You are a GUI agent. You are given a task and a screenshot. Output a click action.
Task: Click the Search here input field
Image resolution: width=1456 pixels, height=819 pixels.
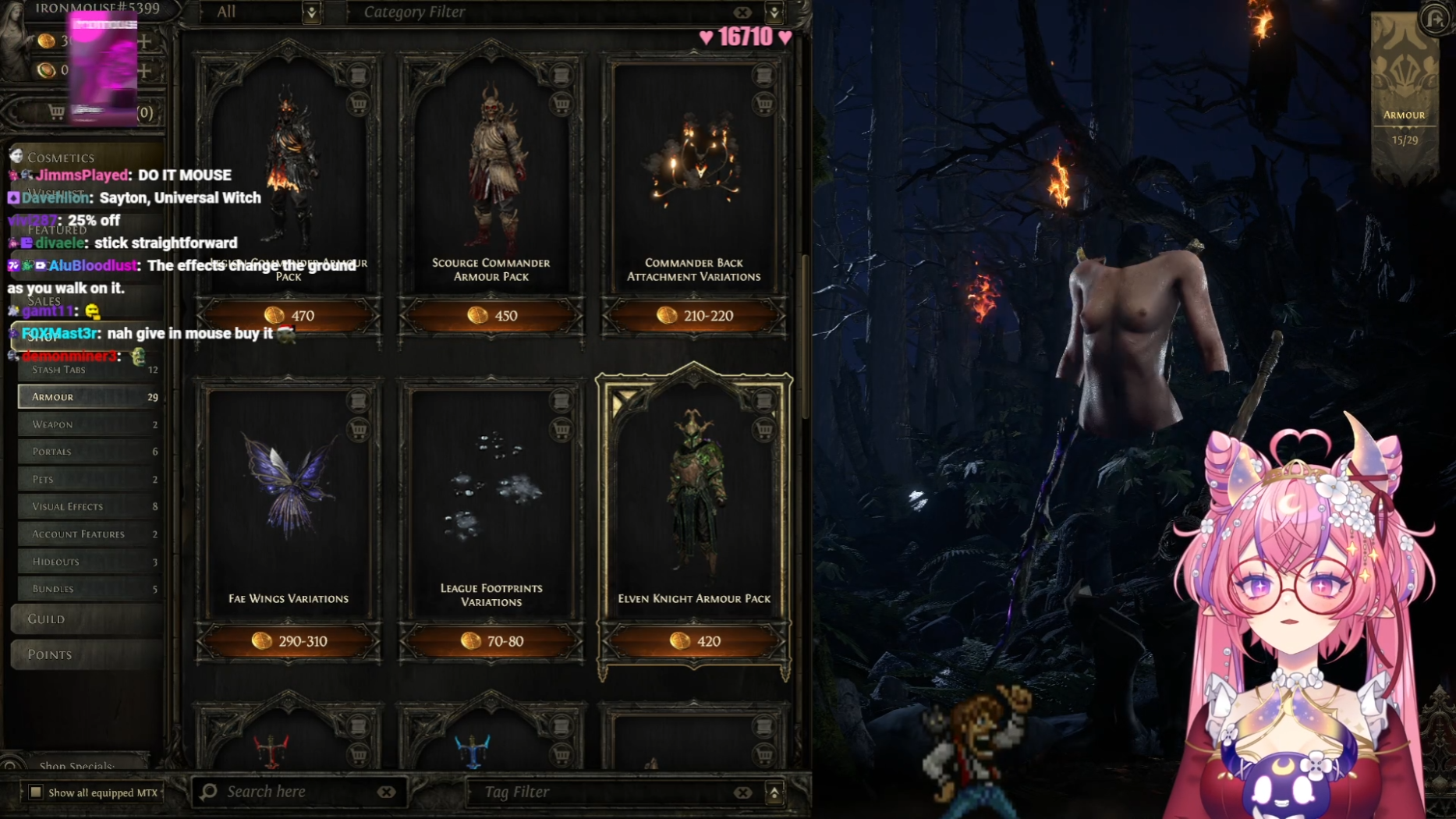(296, 792)
